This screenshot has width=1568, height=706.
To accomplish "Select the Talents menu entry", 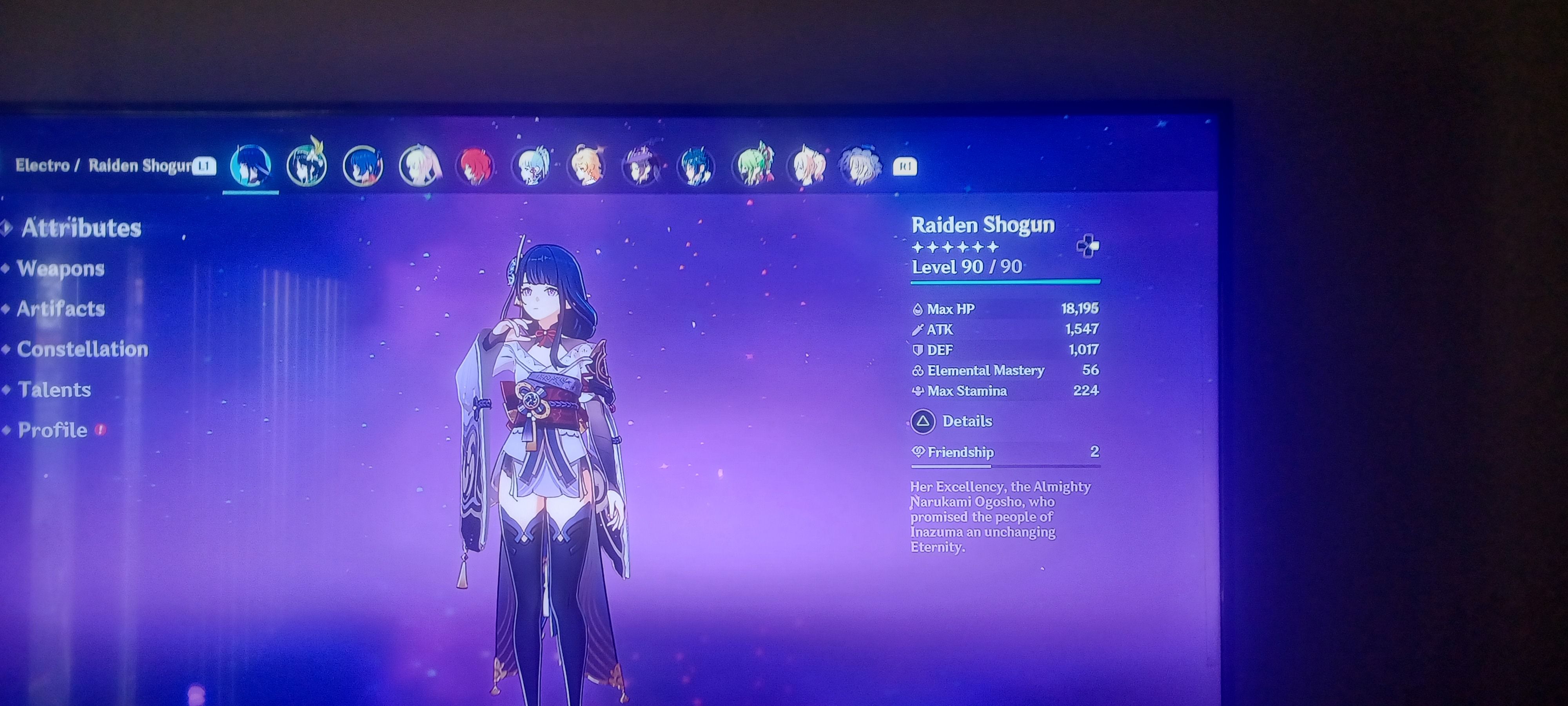I will click(54, 390).
